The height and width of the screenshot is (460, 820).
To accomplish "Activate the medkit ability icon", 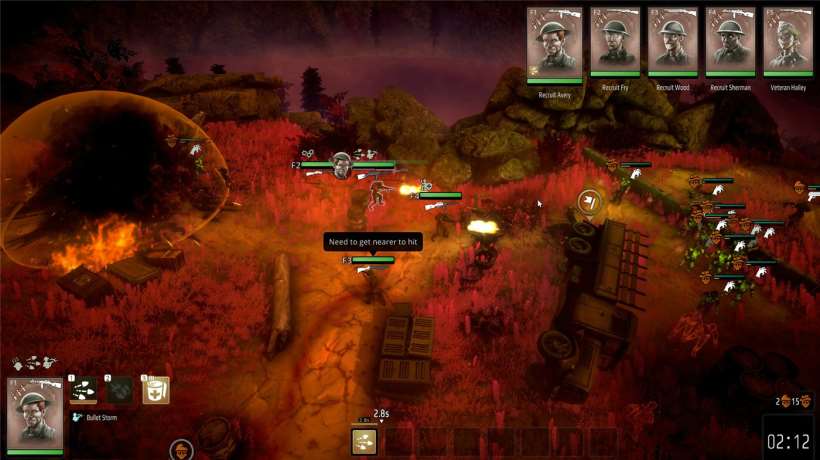I will click(156, 390).
